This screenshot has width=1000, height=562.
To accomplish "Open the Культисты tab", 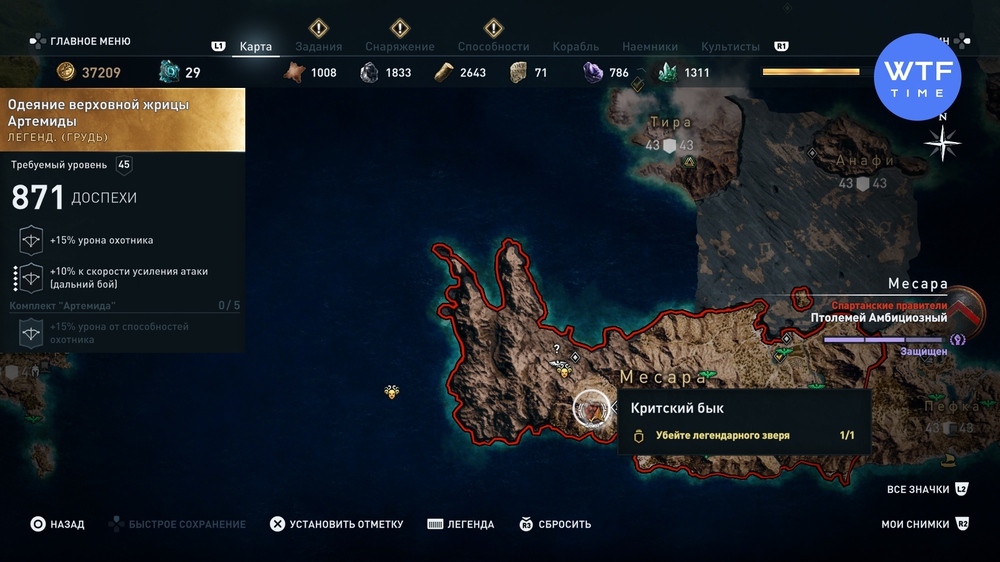I will [730, 47].
